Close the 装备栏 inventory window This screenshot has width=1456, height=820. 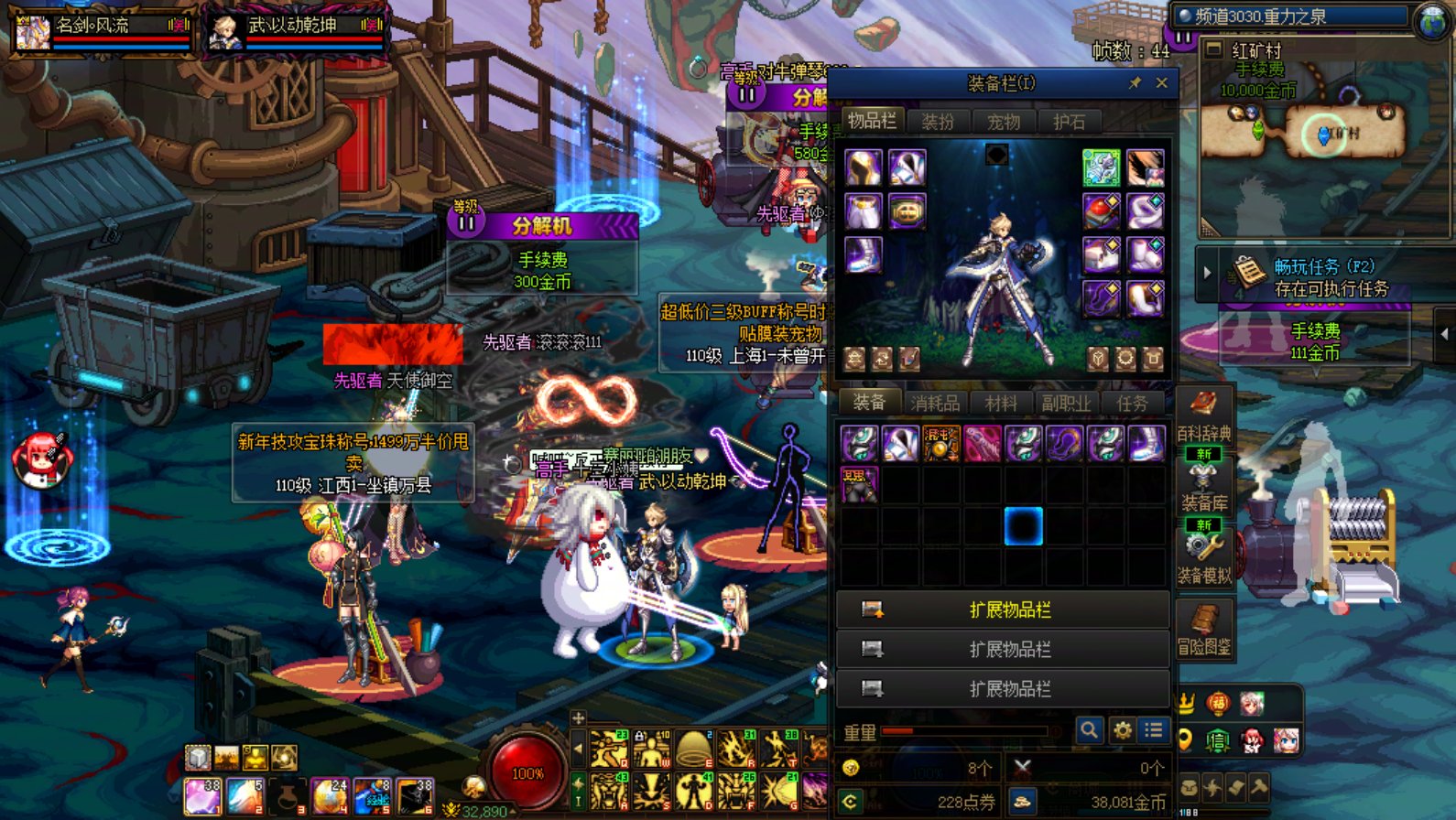(1161, 83)
